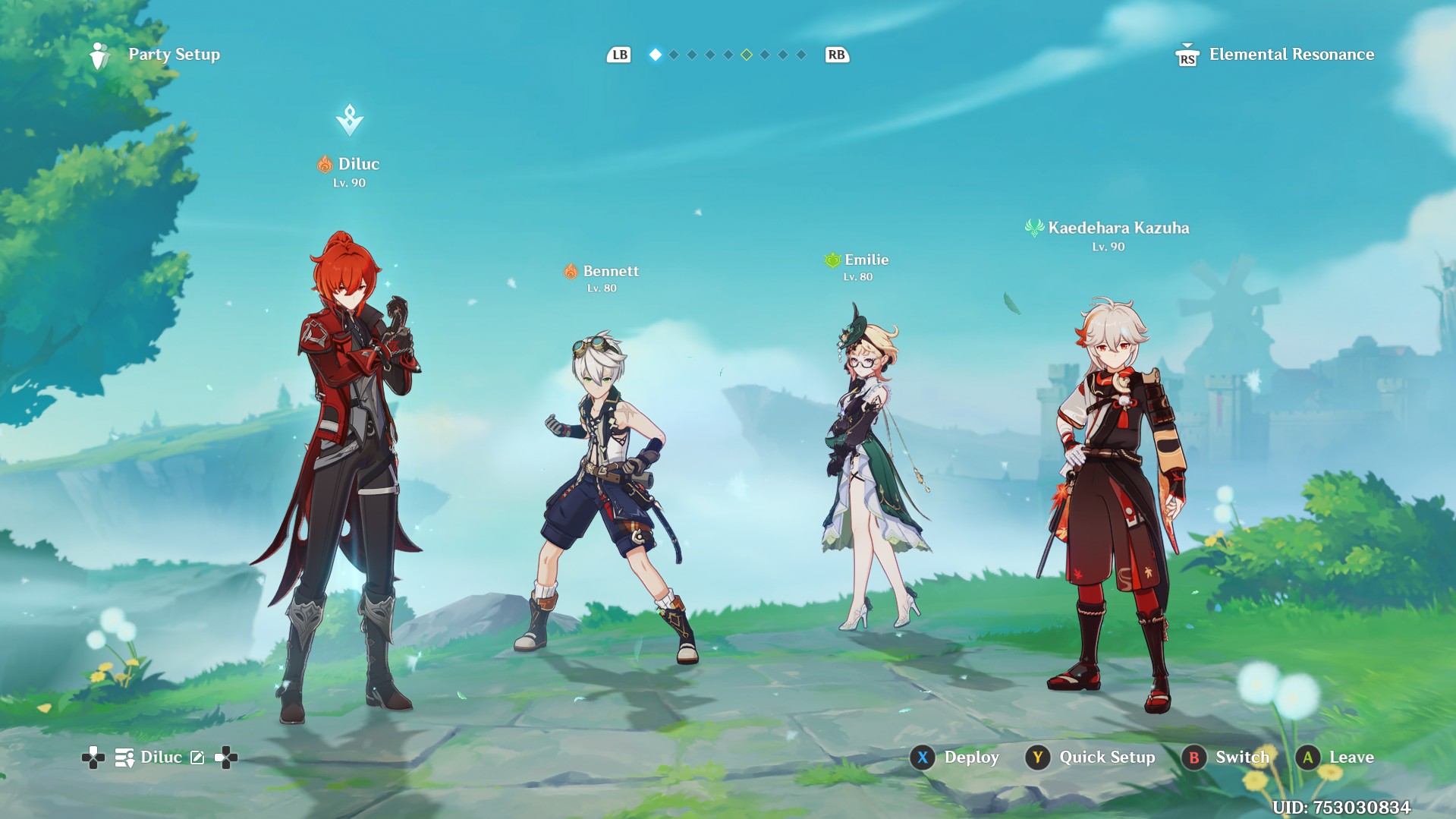
Task: Open the party list icon beside Diluc's name
Action: click(124, 758)
